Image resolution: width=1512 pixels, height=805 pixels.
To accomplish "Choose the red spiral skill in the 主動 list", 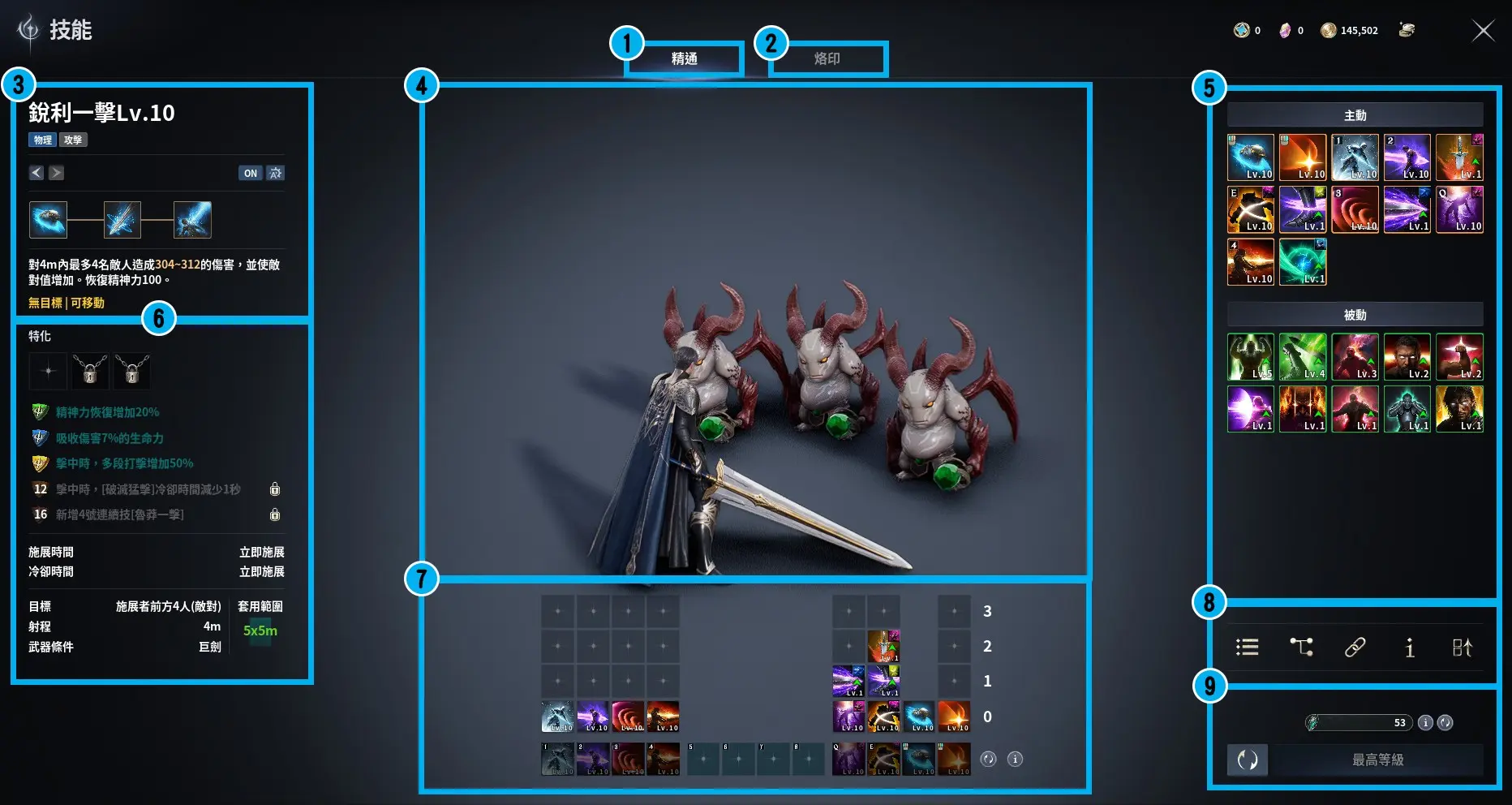I will click(1354, 209).
